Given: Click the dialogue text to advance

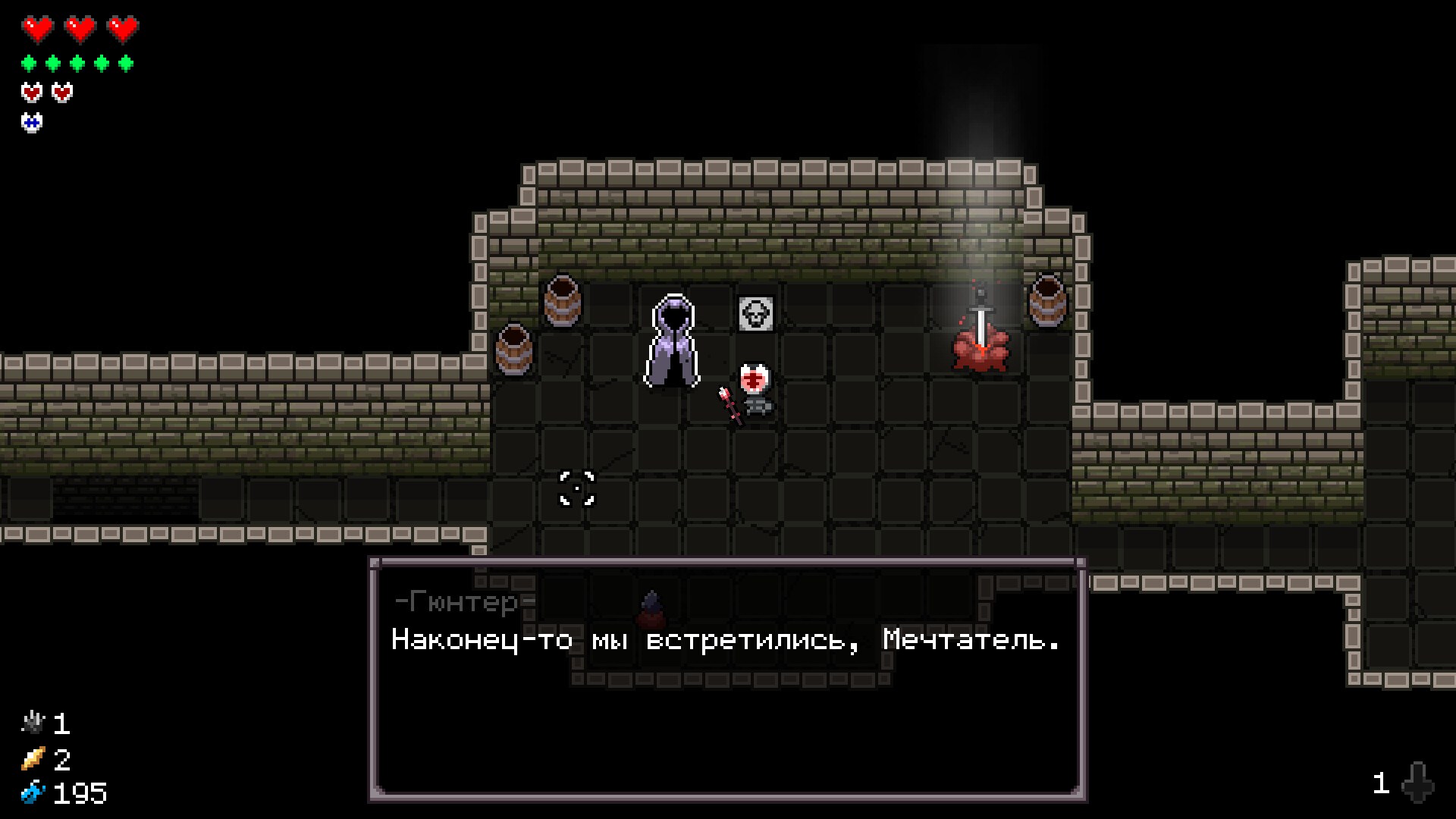Looking at the screenshot, I should tap(724, 641).
